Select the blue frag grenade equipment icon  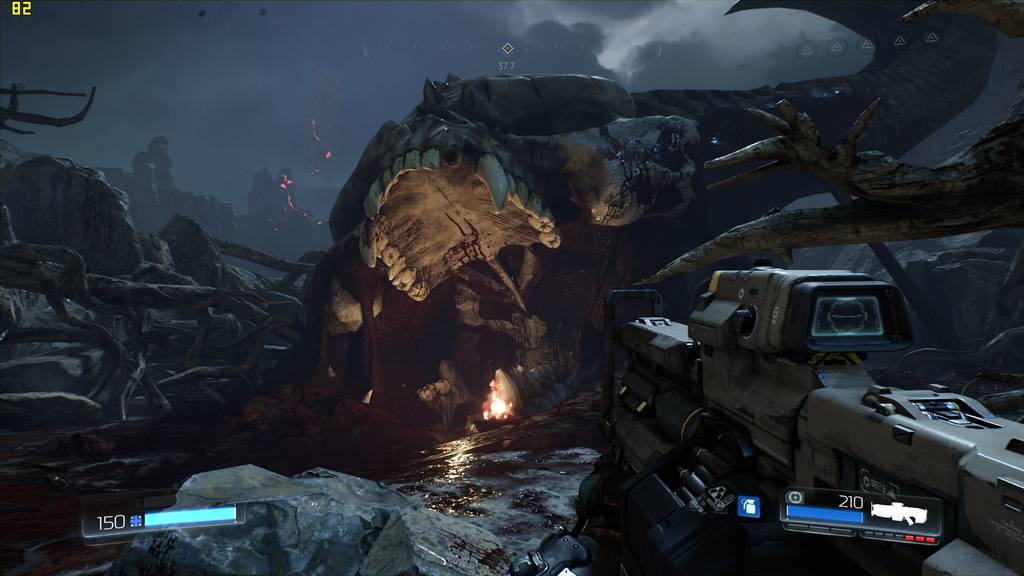[747, 507]
